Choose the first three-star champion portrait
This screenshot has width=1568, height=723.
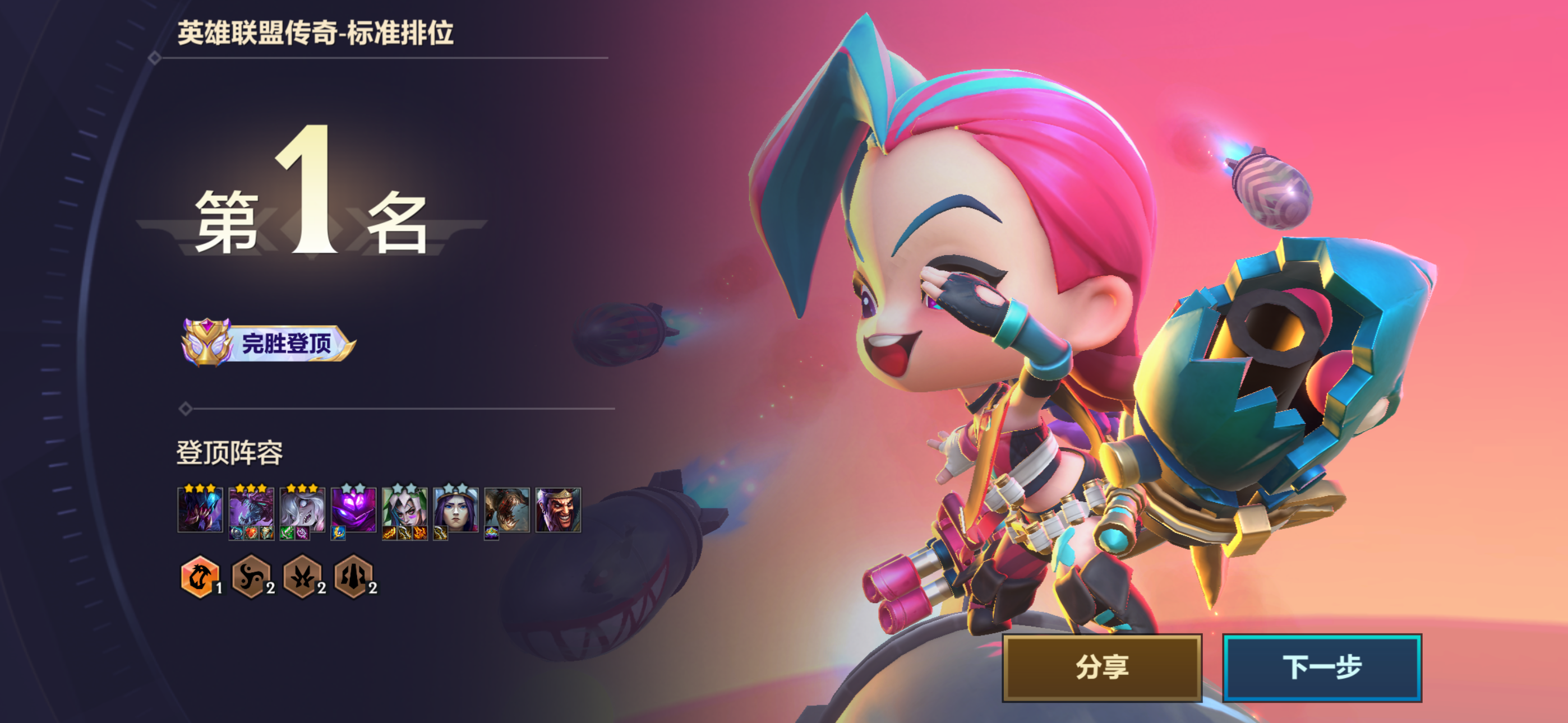200,509
